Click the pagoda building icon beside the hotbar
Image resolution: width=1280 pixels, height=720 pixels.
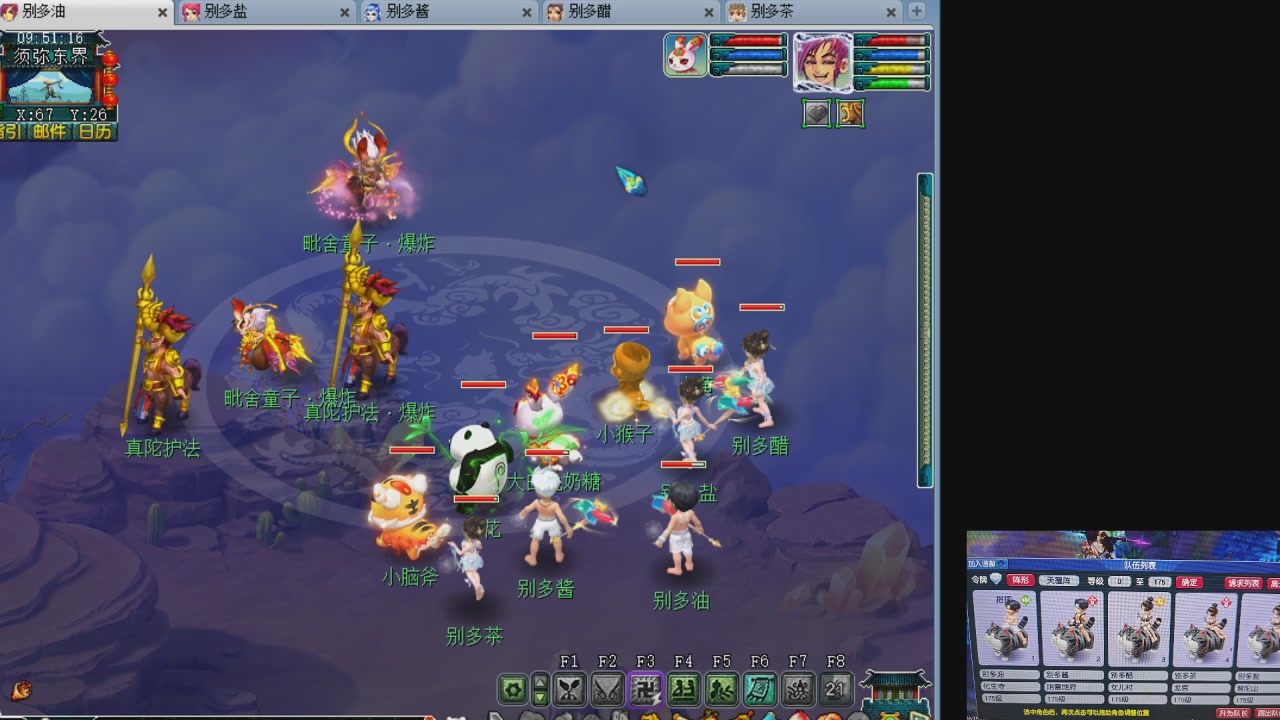[894, 689]
